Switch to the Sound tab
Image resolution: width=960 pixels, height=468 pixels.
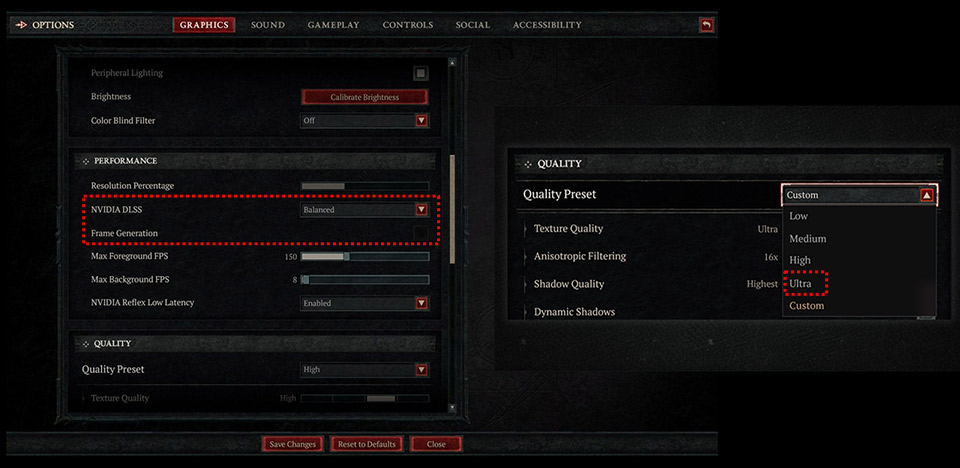tap(267, 25)
